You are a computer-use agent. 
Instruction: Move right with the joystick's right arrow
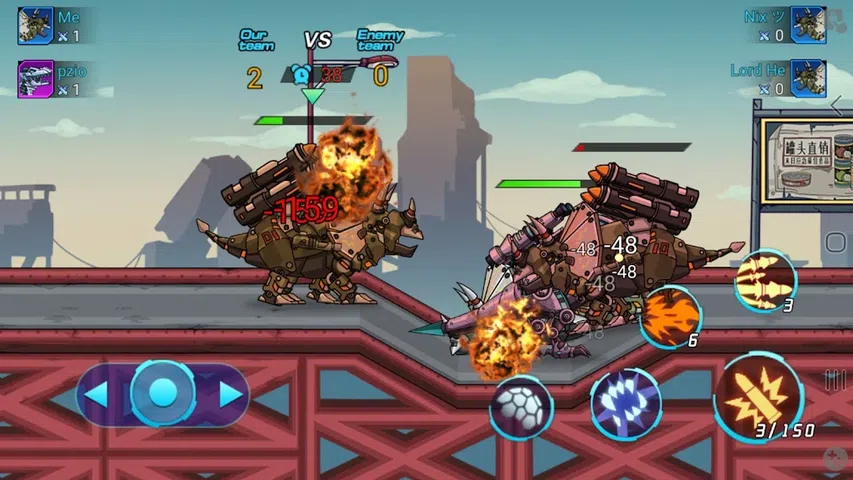231,395
